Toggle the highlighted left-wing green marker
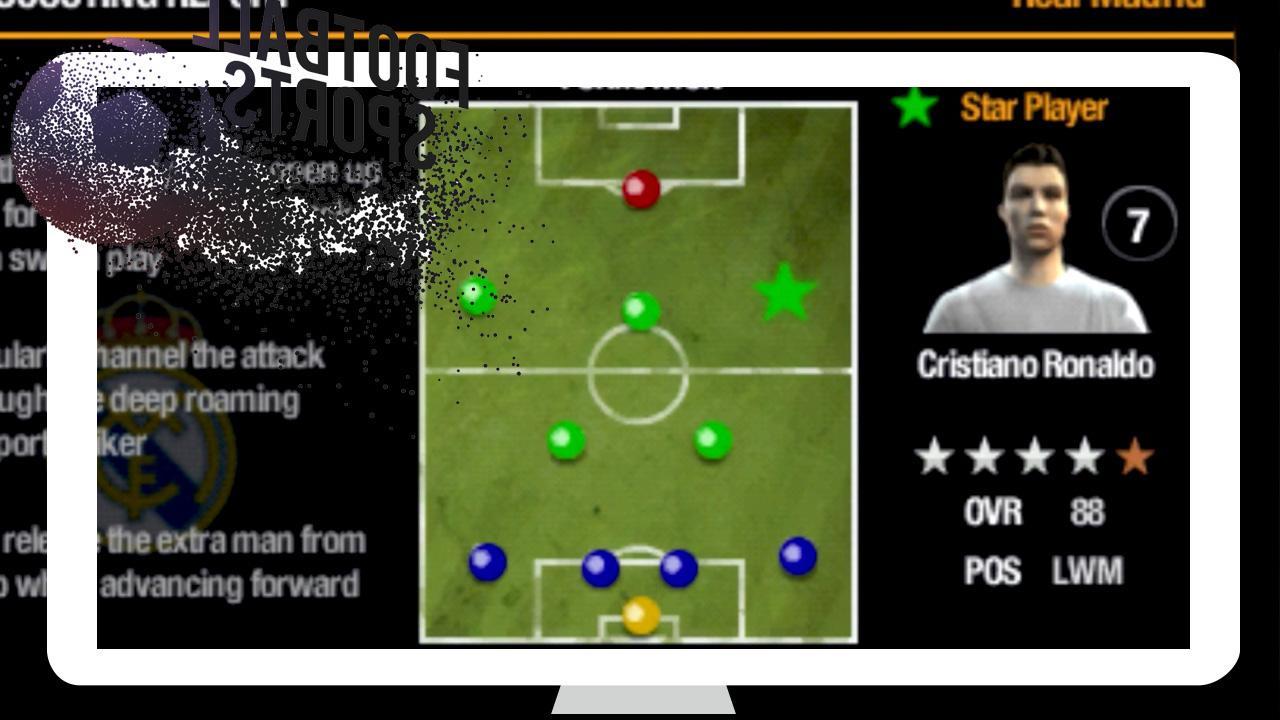 coord(478,297)
